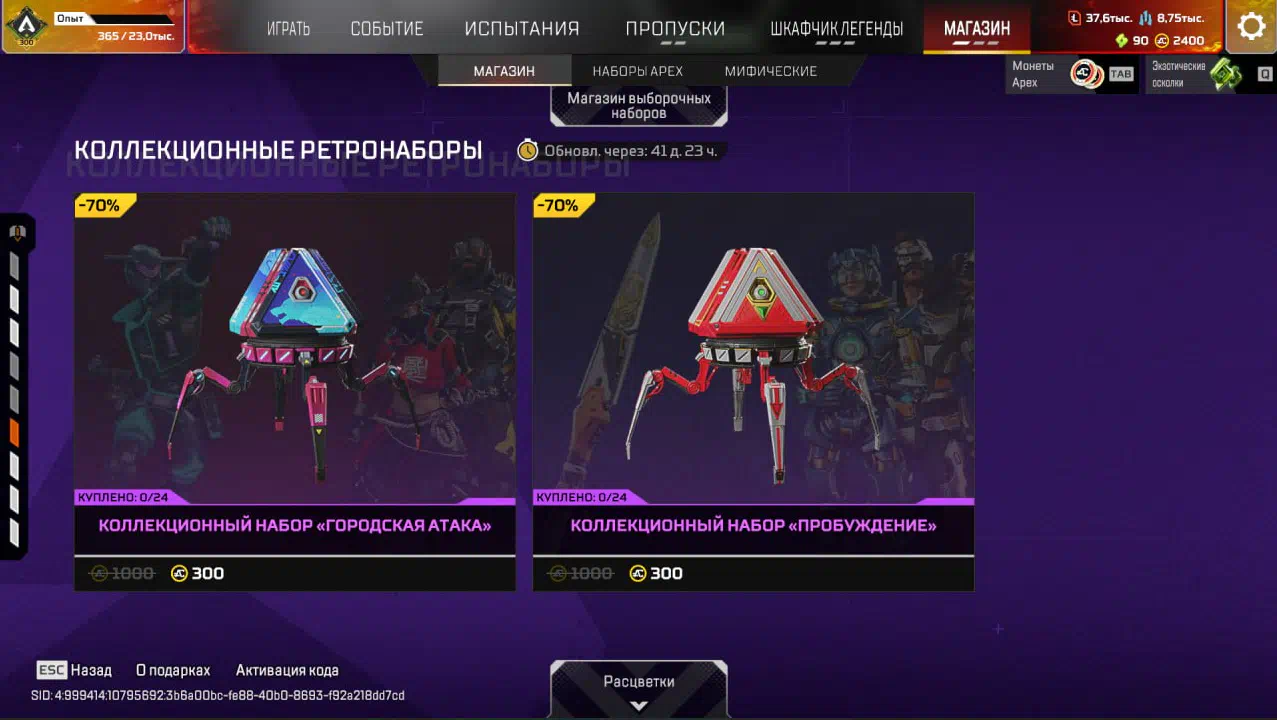Image resolution: width=1277 pixels, height=720 pixels.
Task: Go back with the Назад button
Action: [x=75, y=670]
